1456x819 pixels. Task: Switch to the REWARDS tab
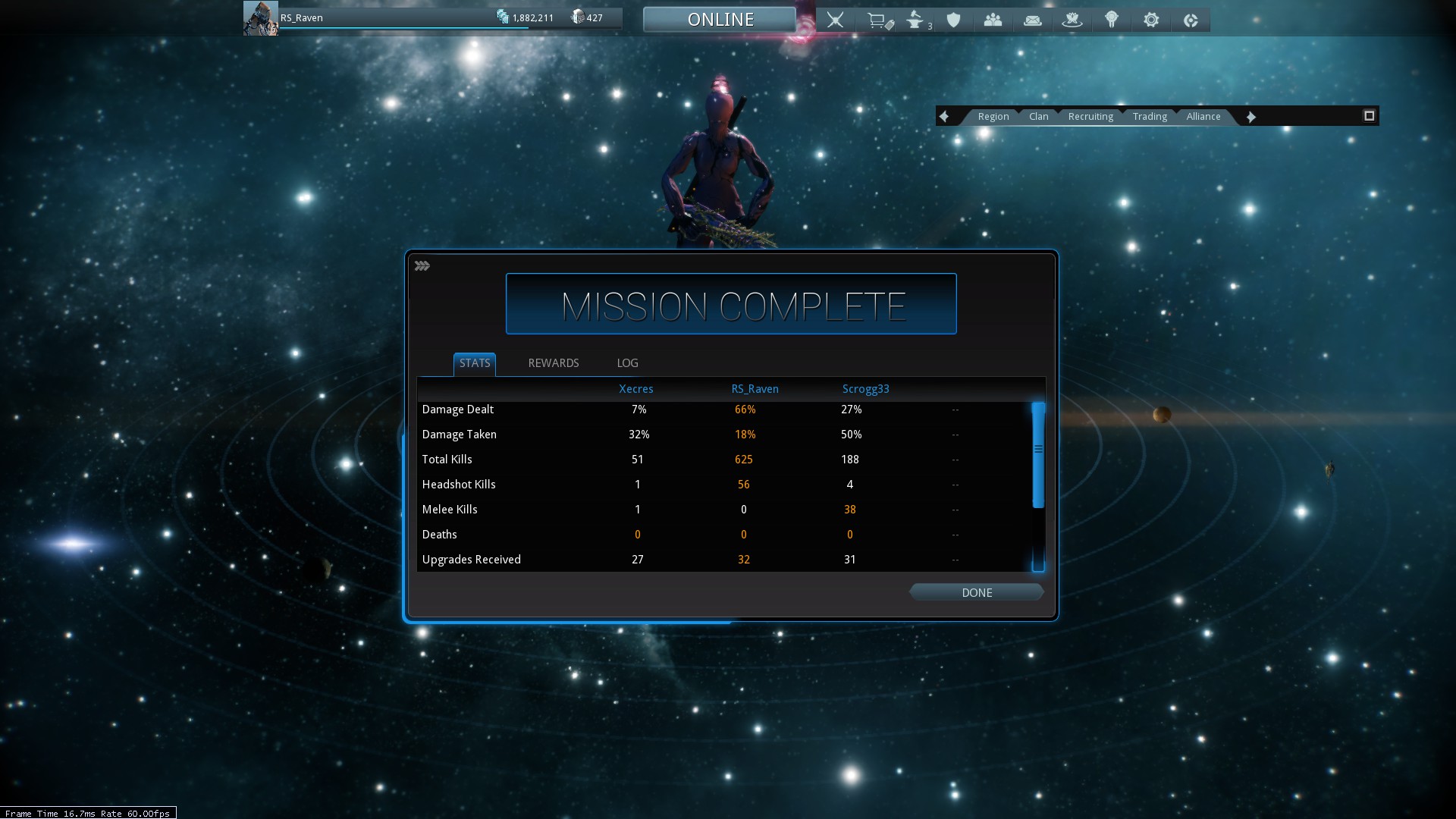[x=553, y=363]
